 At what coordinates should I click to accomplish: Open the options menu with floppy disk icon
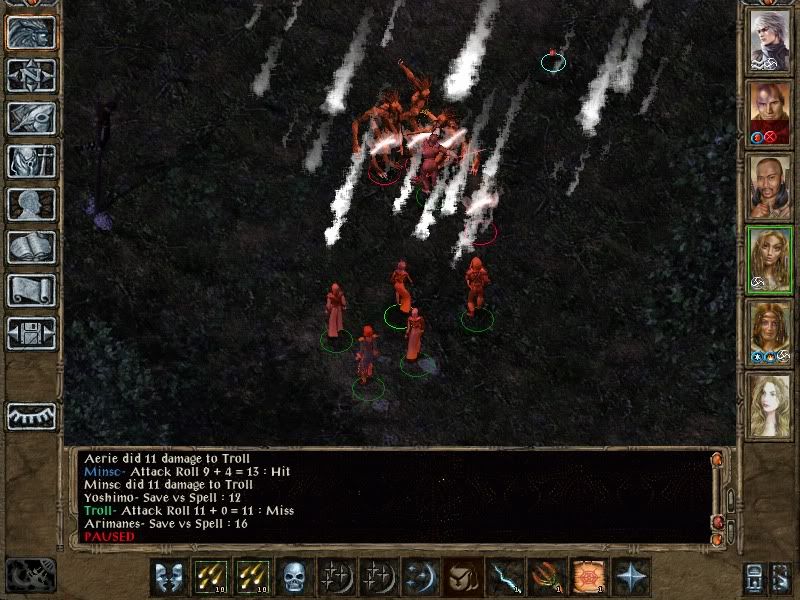pos(31,333)
